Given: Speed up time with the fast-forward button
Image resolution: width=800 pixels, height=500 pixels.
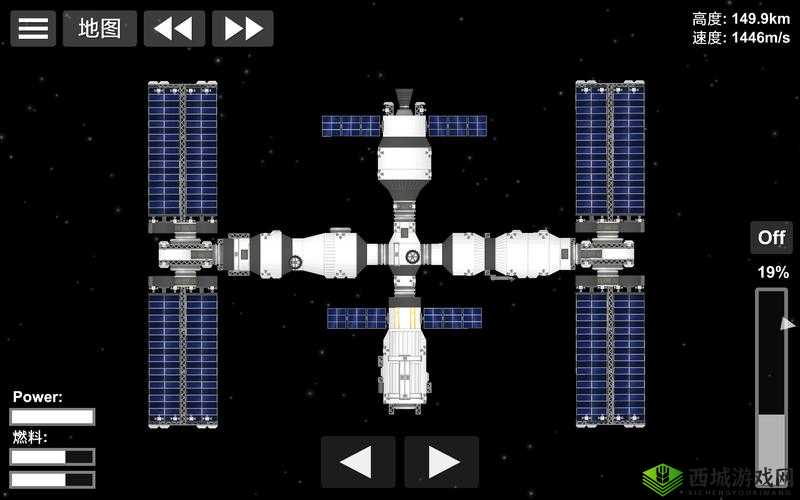Looking at the screenshot, I should tap(242, 28).
